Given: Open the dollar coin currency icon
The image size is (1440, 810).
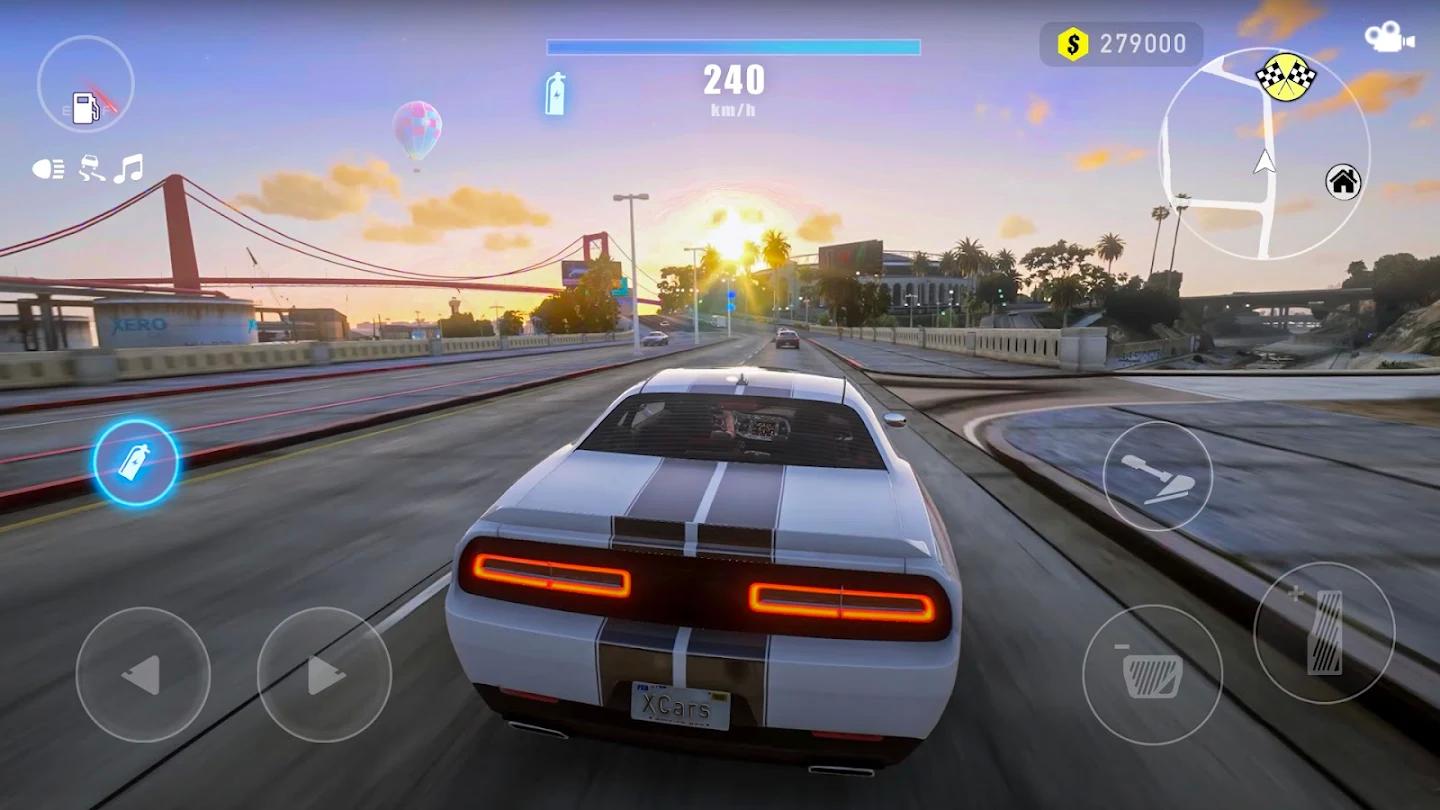Looking at the screenshot, I should [1071, 42].
